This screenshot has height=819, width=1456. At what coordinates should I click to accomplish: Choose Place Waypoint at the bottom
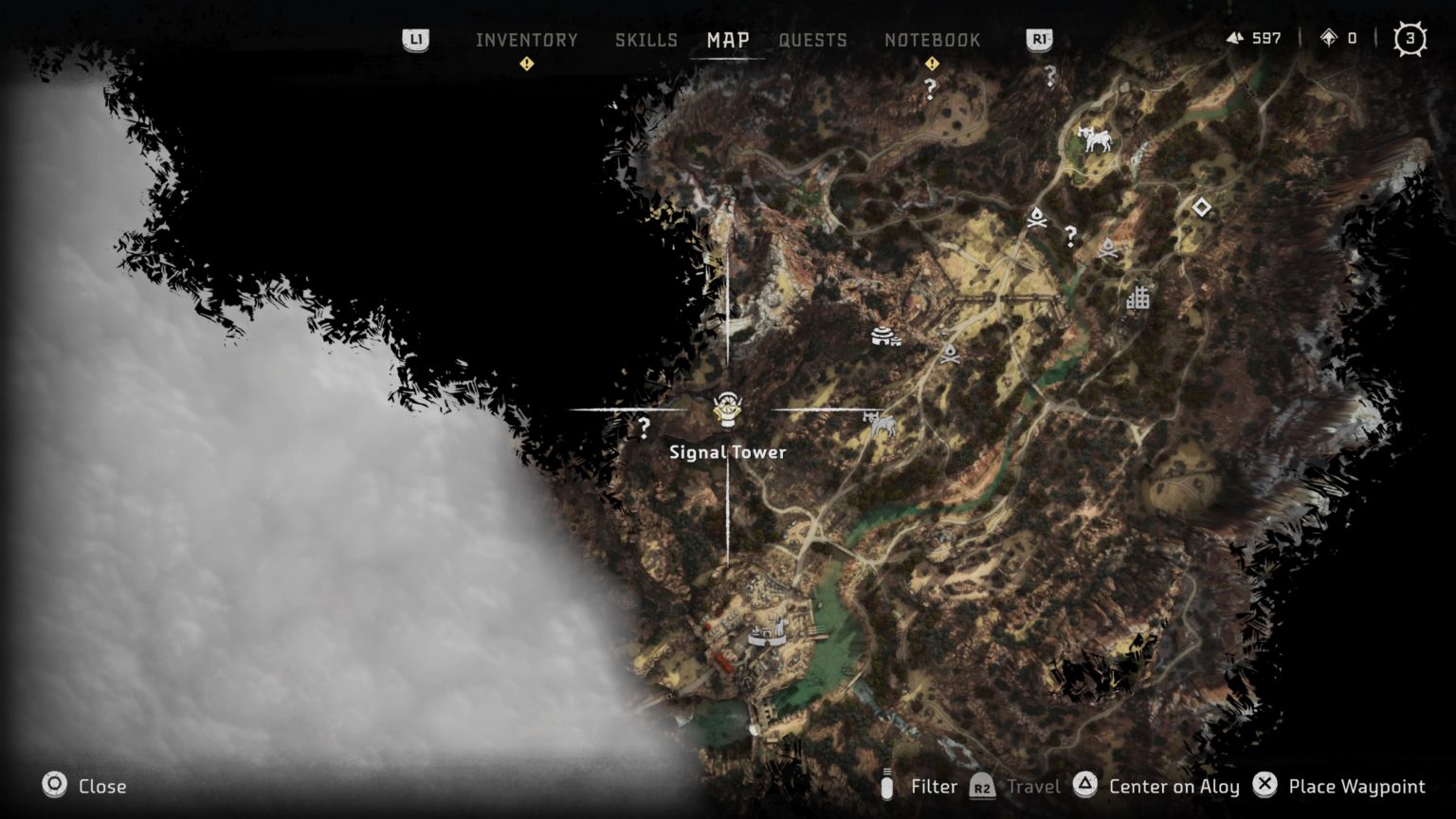tap(1356, 787)
